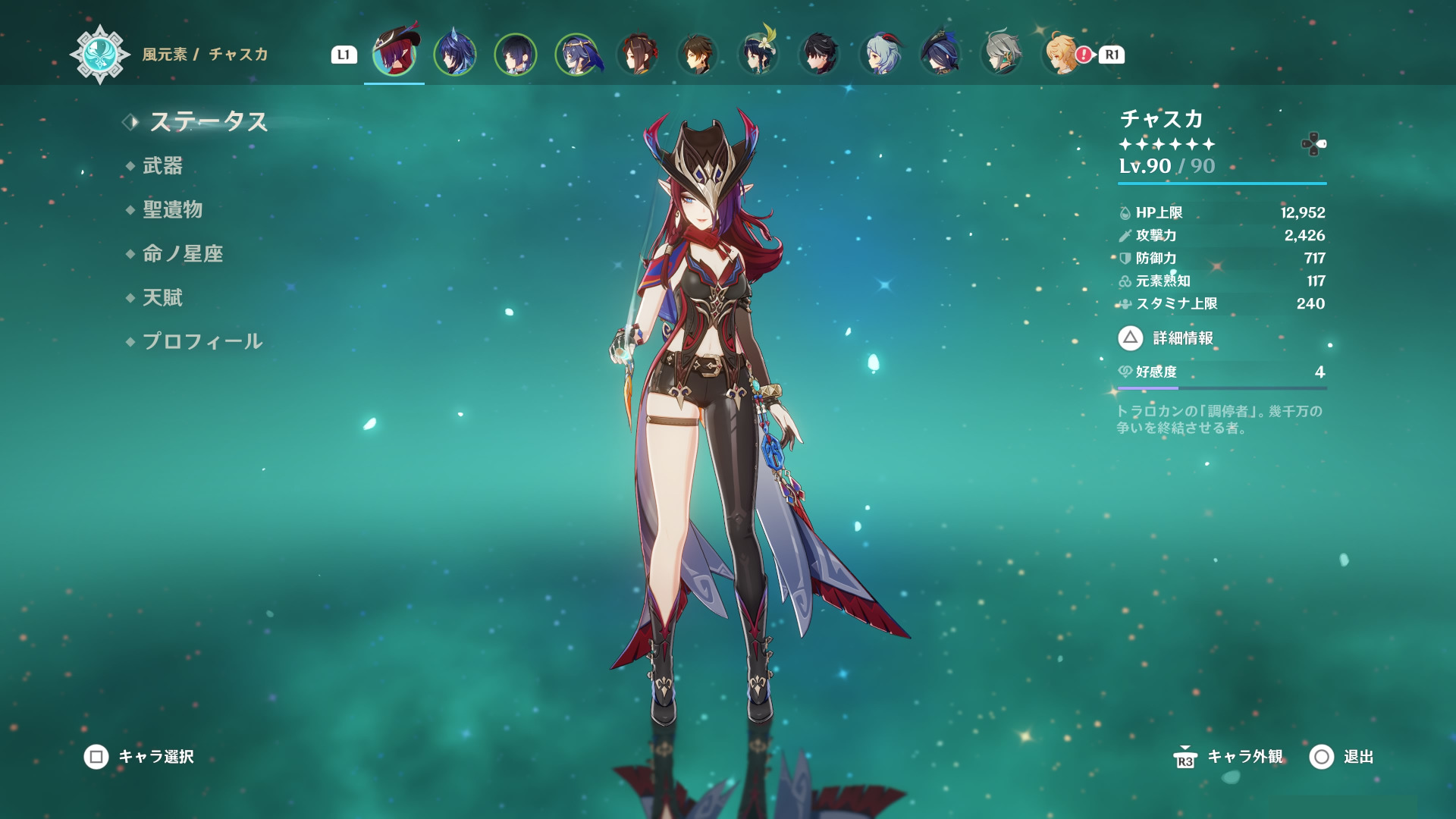Select Chiori's character portrait
This screenshot has height=819, width=1456.
tap(637, 54)
